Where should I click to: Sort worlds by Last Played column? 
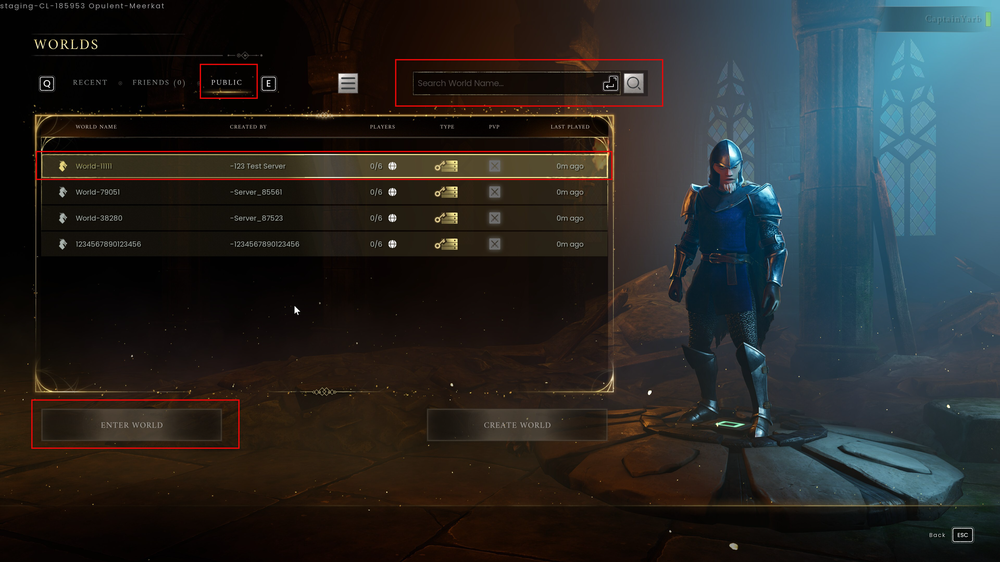click(570, 127)
